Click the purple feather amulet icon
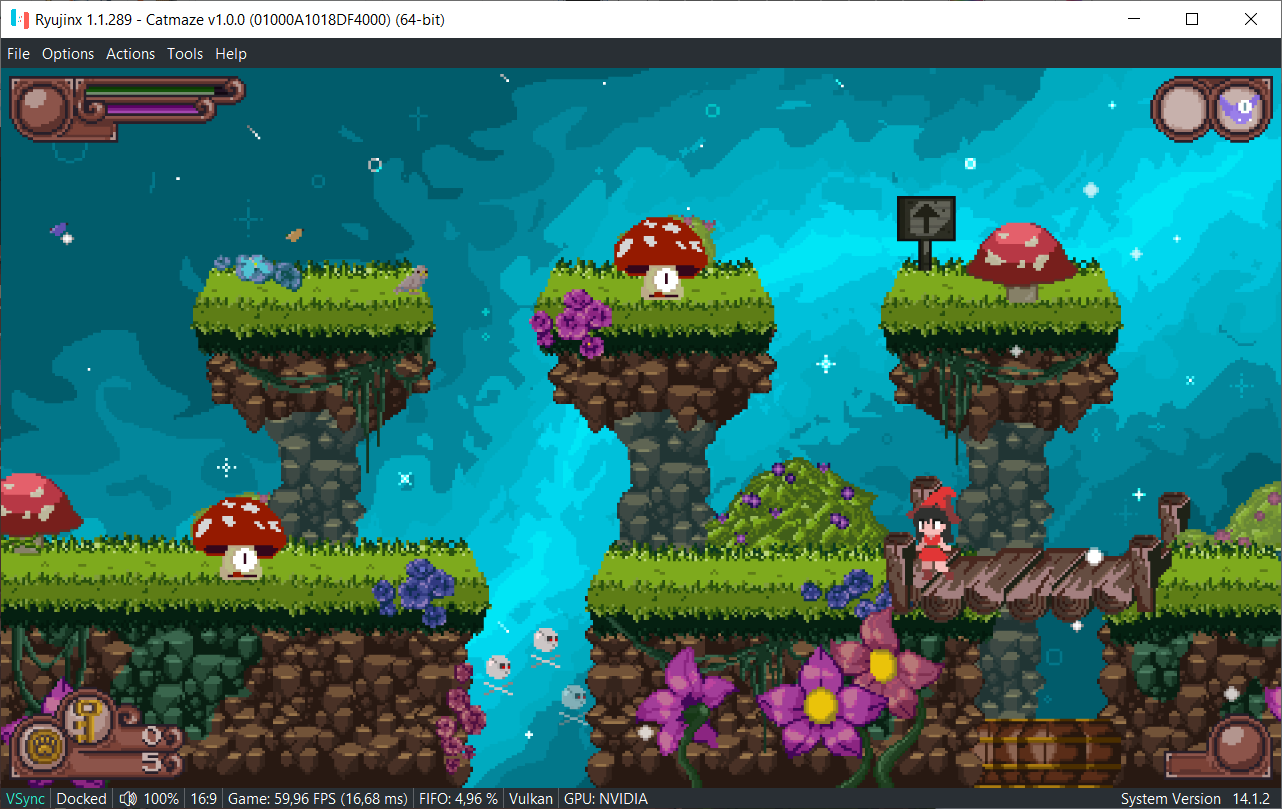 pos(1240,108)
